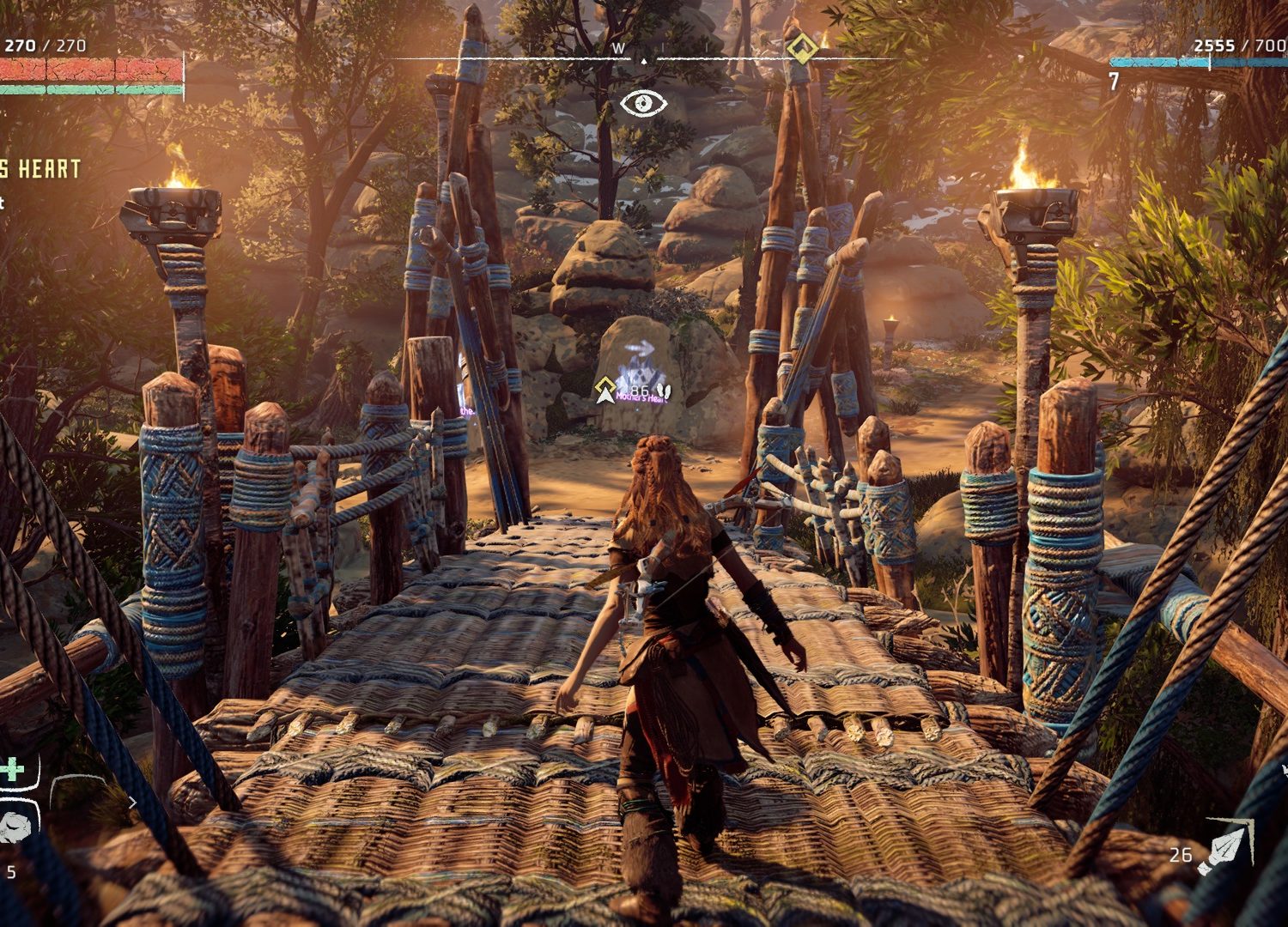Open the tracked Heart quest title
This screenshot has height=927, width=1288.
40,169
